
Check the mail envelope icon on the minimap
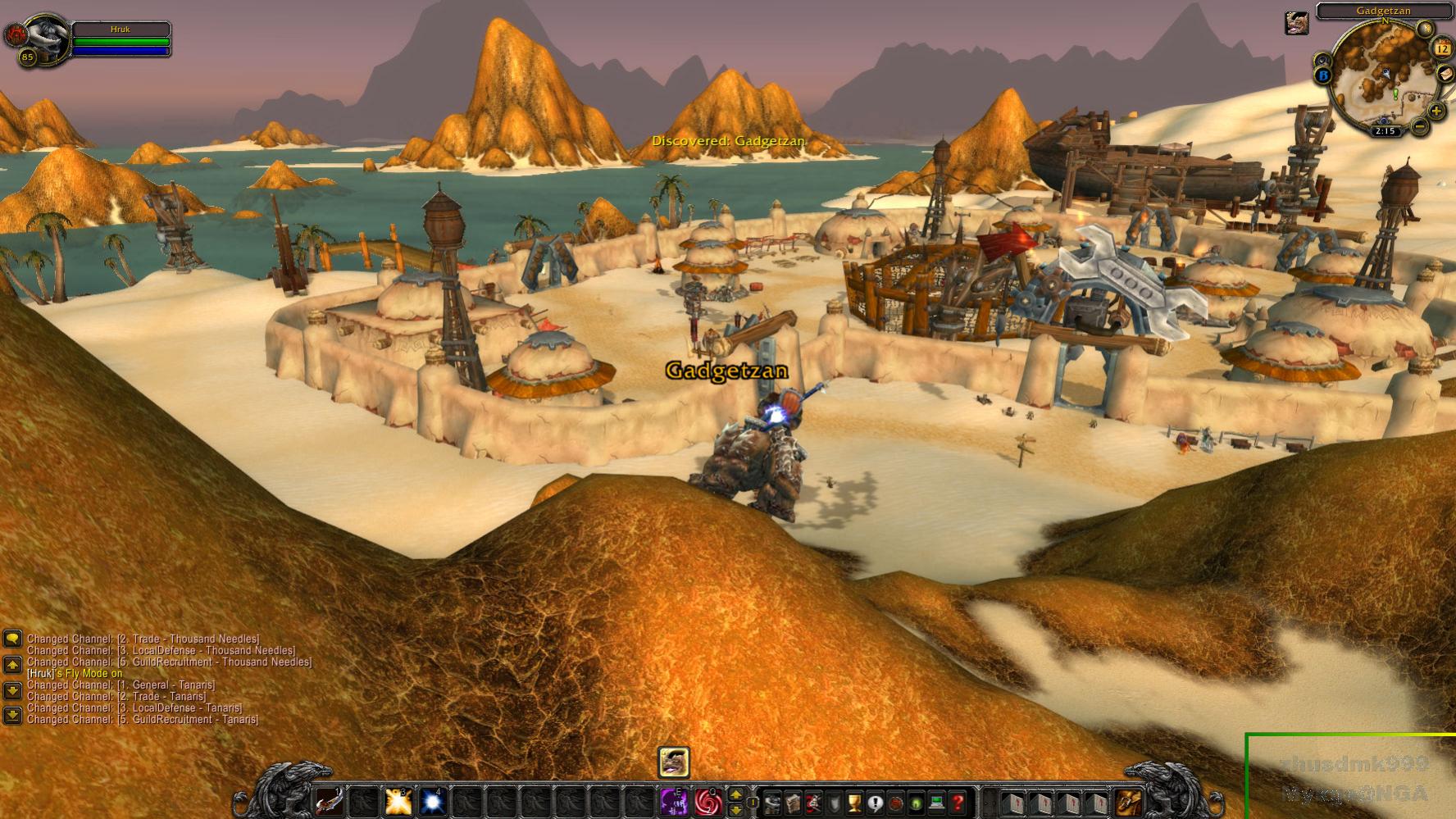[1445, 74]
